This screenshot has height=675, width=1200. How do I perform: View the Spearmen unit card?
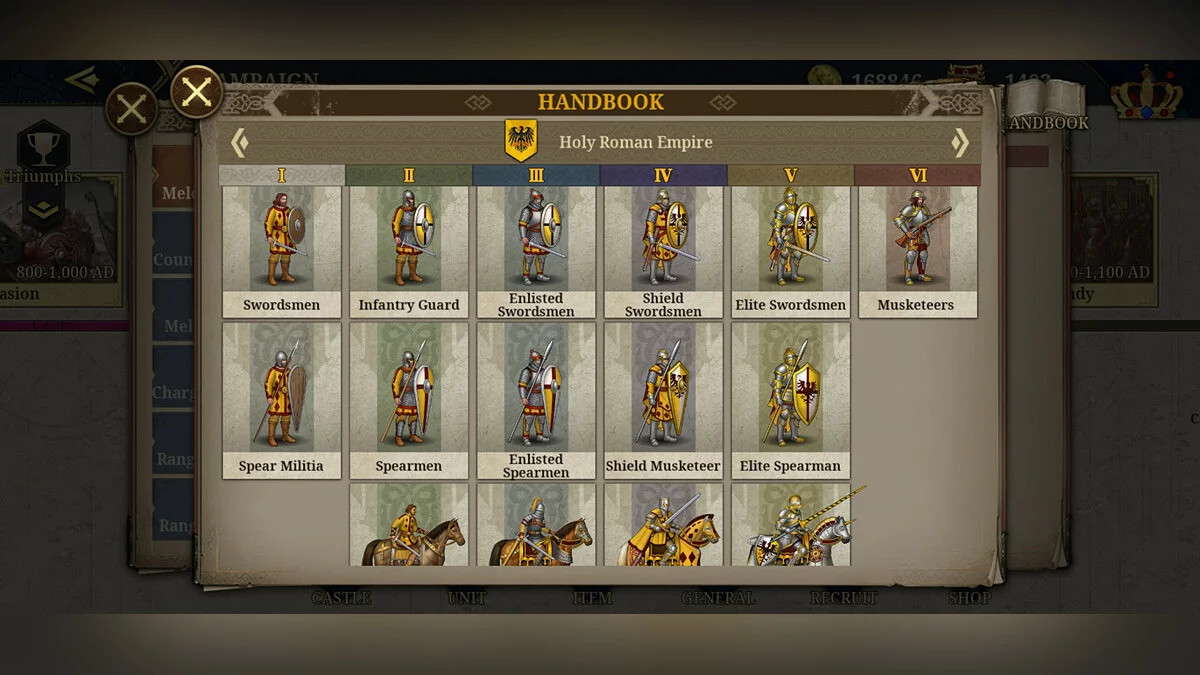[x=409, y=400]
